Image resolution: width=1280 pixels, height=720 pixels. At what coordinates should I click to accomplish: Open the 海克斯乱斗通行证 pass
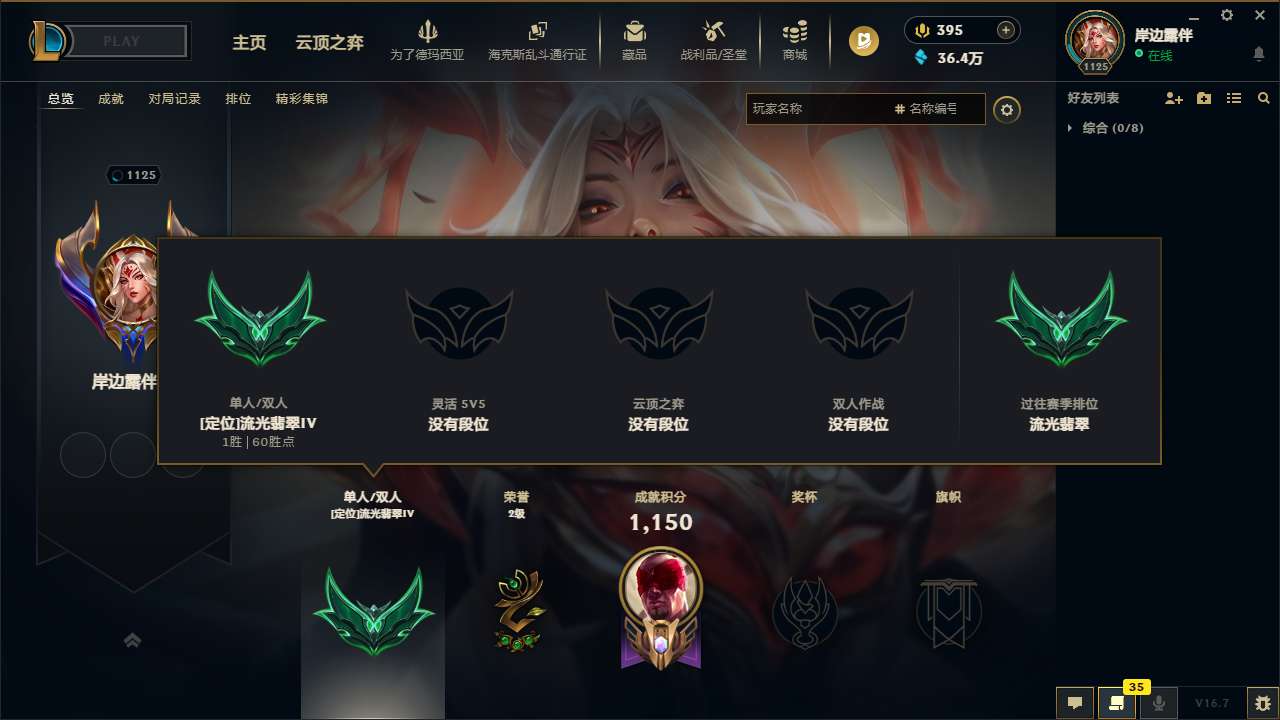point(538,41)
